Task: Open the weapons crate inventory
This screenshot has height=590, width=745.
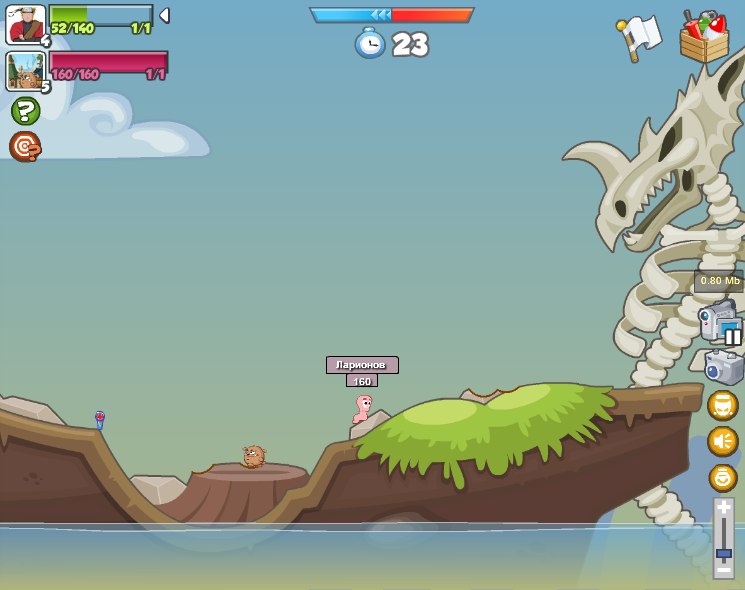Action: (x=704, y=38)
